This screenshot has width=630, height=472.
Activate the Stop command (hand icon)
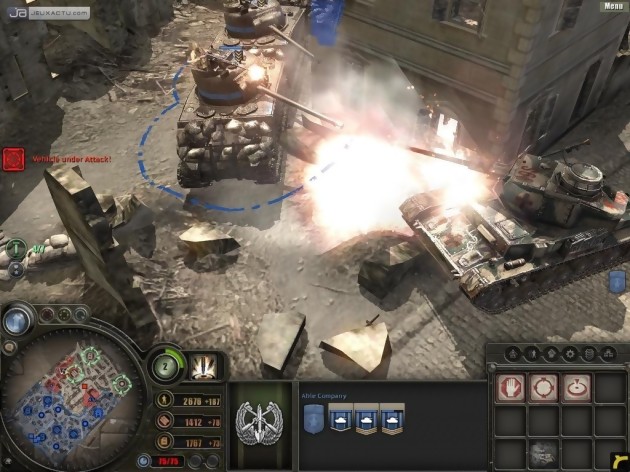510,387
